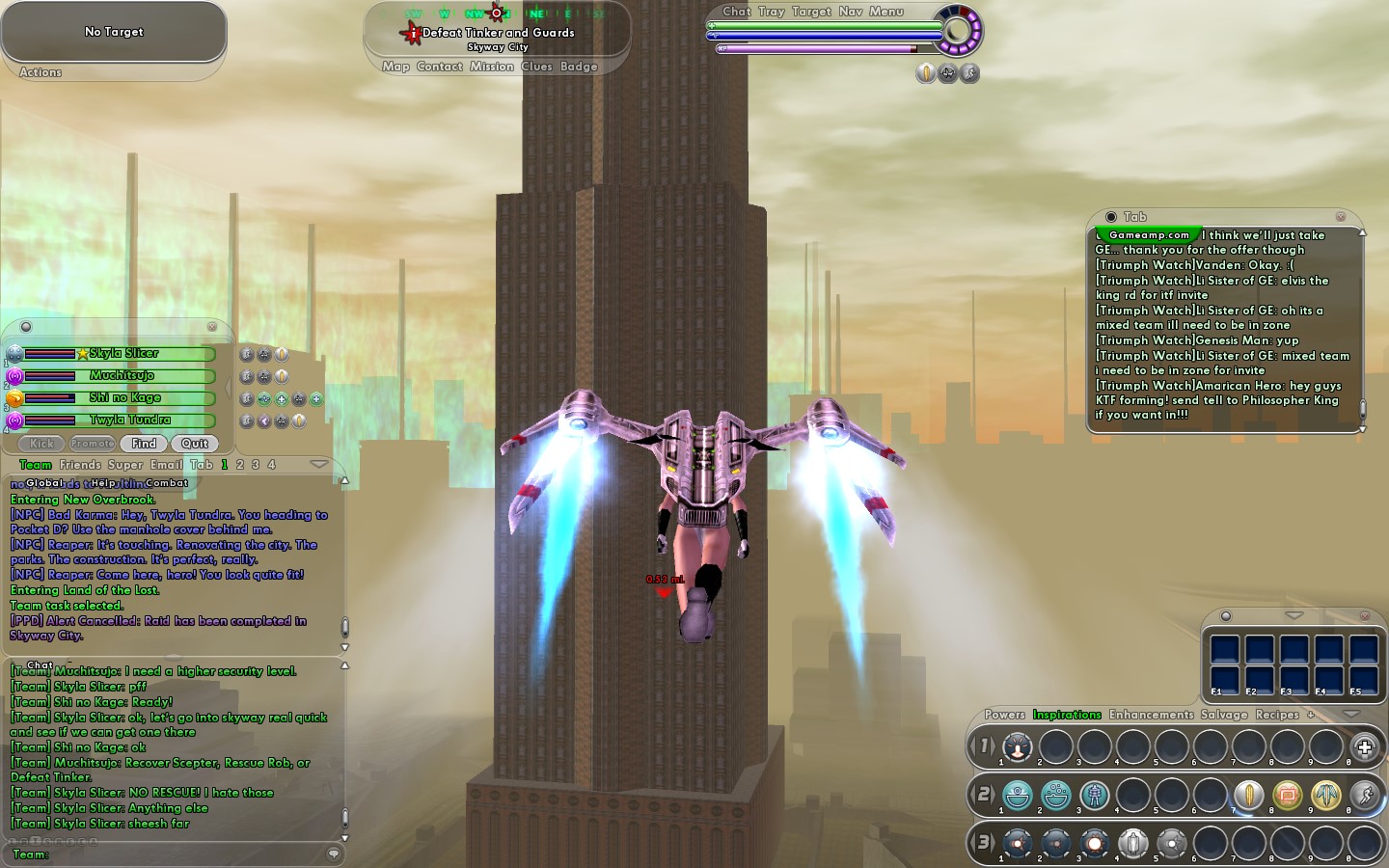
Task: Open the Map from the nav bar
Action: (395, 67)
